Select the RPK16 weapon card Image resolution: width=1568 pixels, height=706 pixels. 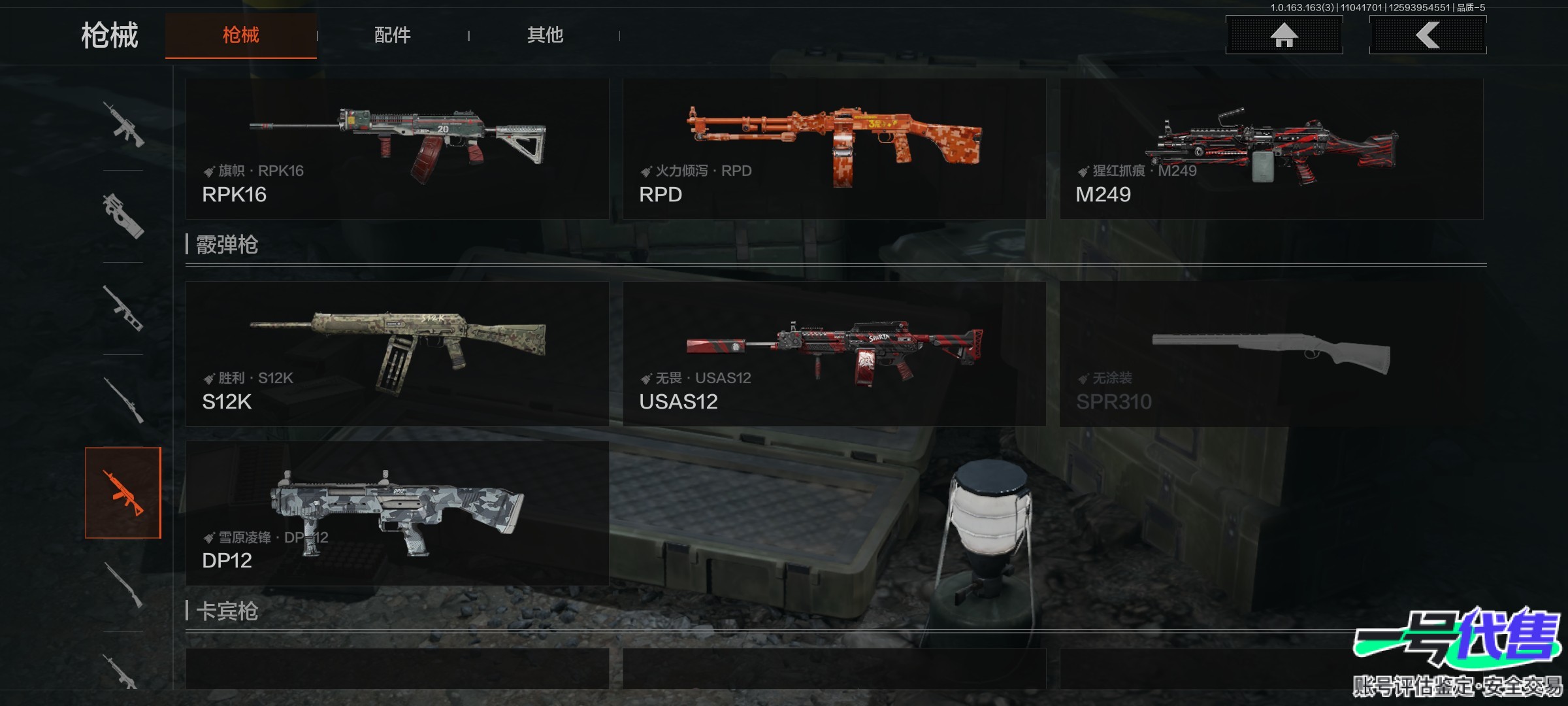tap(397, 149)
